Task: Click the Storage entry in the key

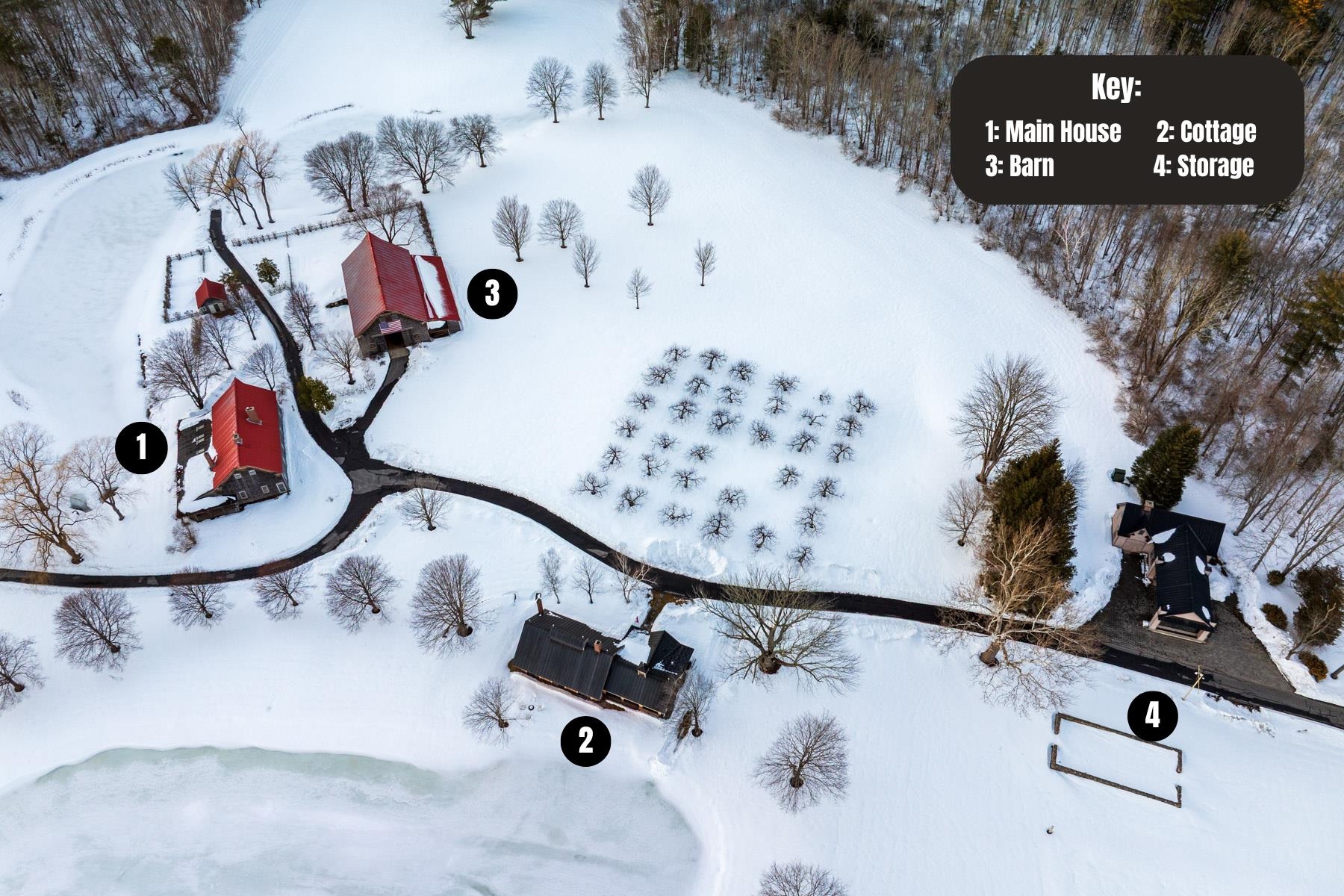Action: tap(1203, 166)
